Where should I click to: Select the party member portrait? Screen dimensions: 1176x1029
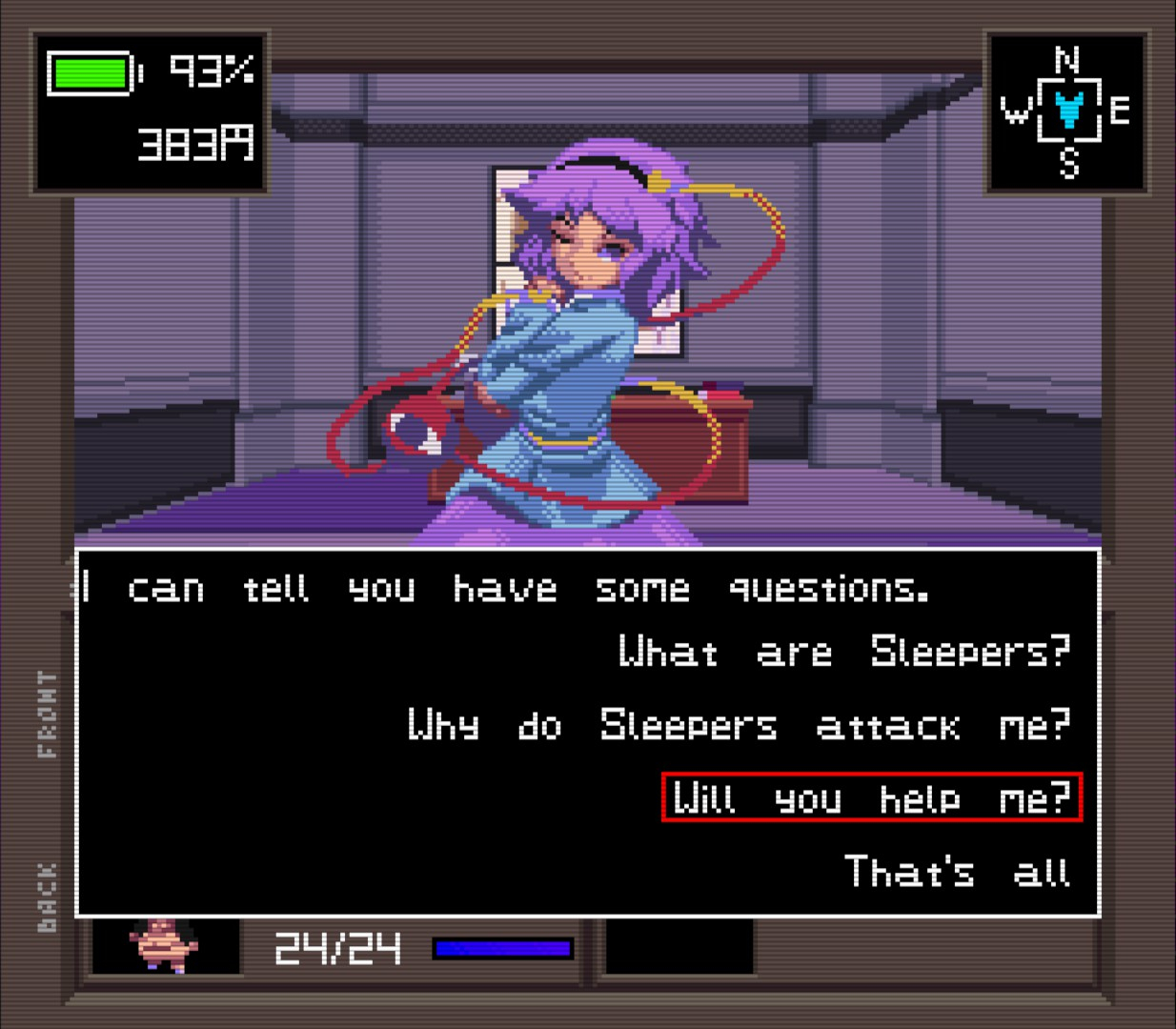coord(164,945)
